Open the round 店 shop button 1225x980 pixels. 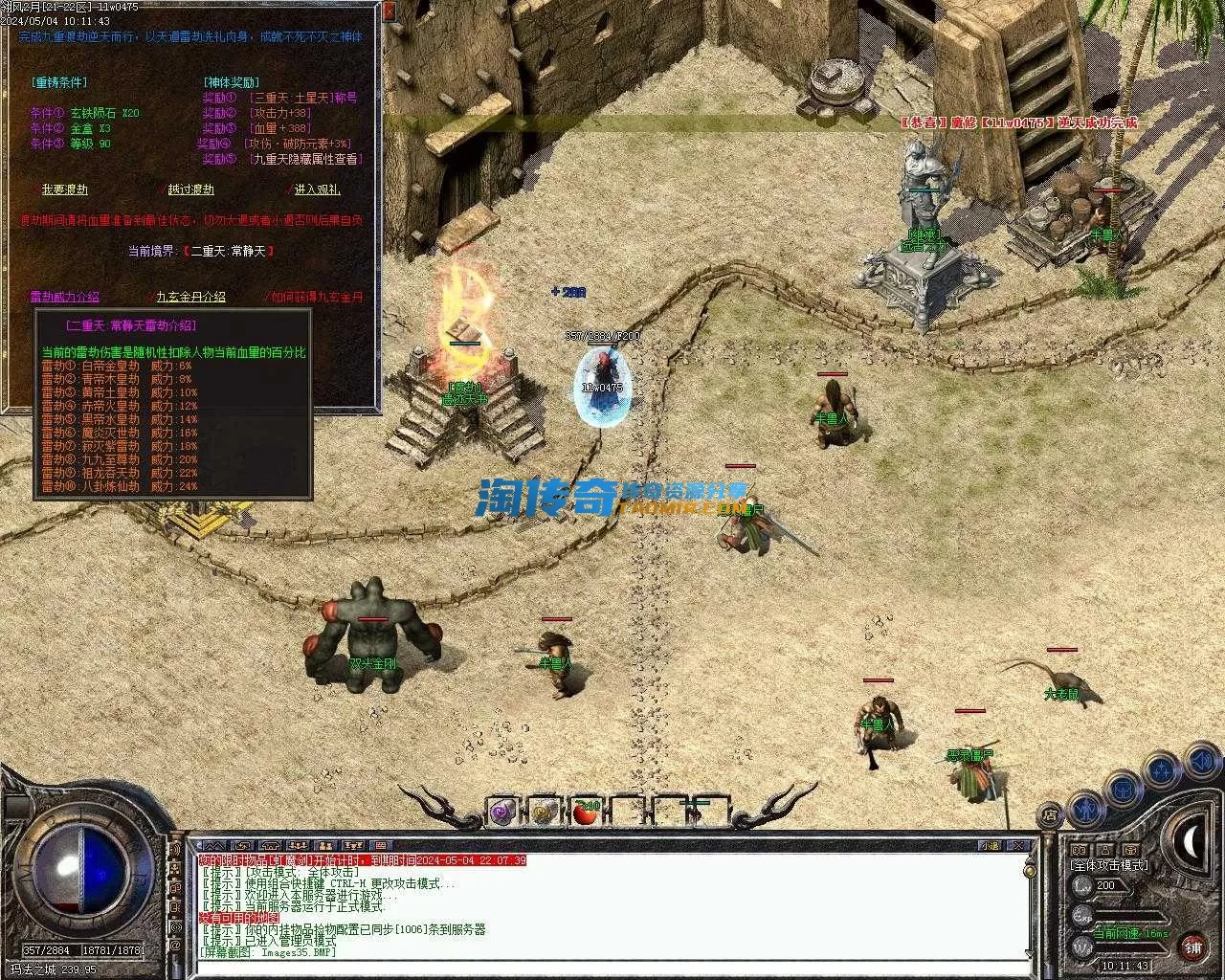1050,815
